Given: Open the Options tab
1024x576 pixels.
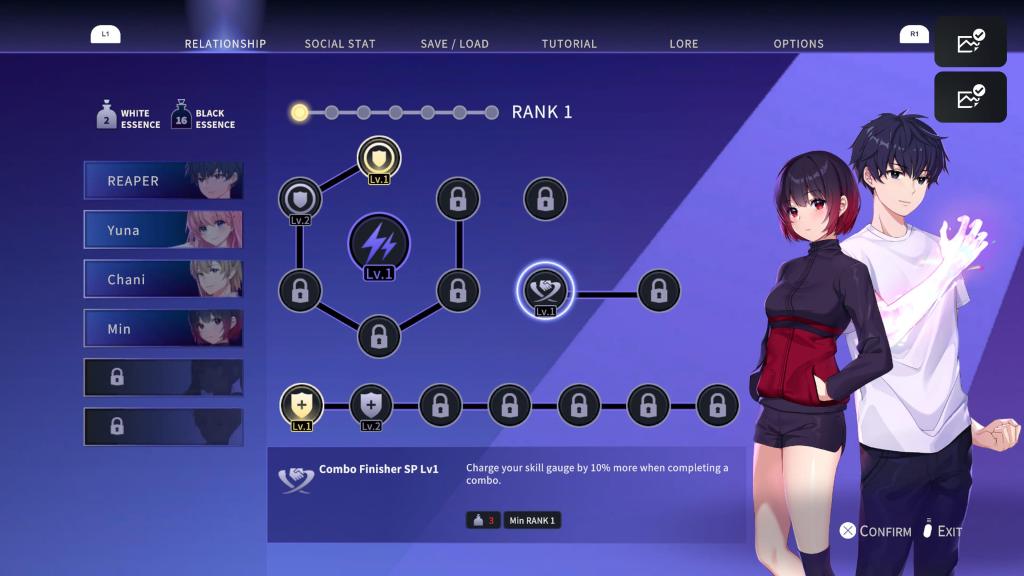Looking at the screenshot, I should tap(798, 44).
